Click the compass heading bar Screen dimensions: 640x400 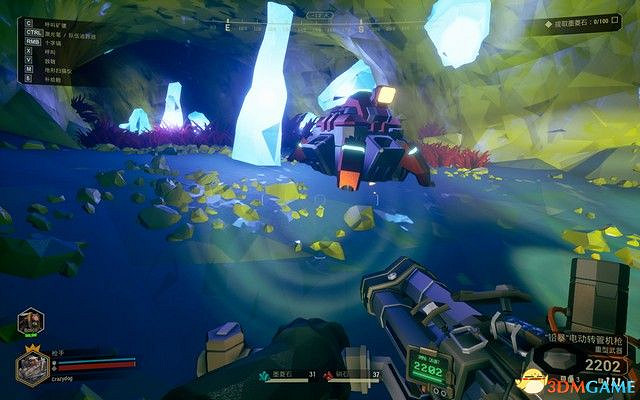320,17
